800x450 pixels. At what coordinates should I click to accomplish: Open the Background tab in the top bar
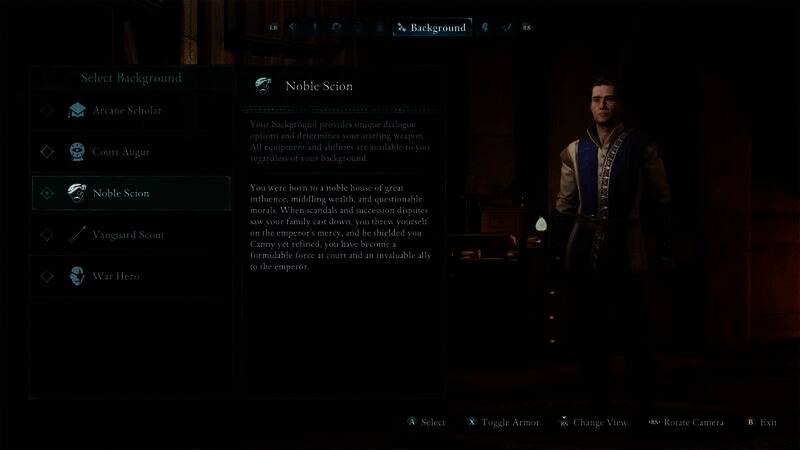pos(432,28)
